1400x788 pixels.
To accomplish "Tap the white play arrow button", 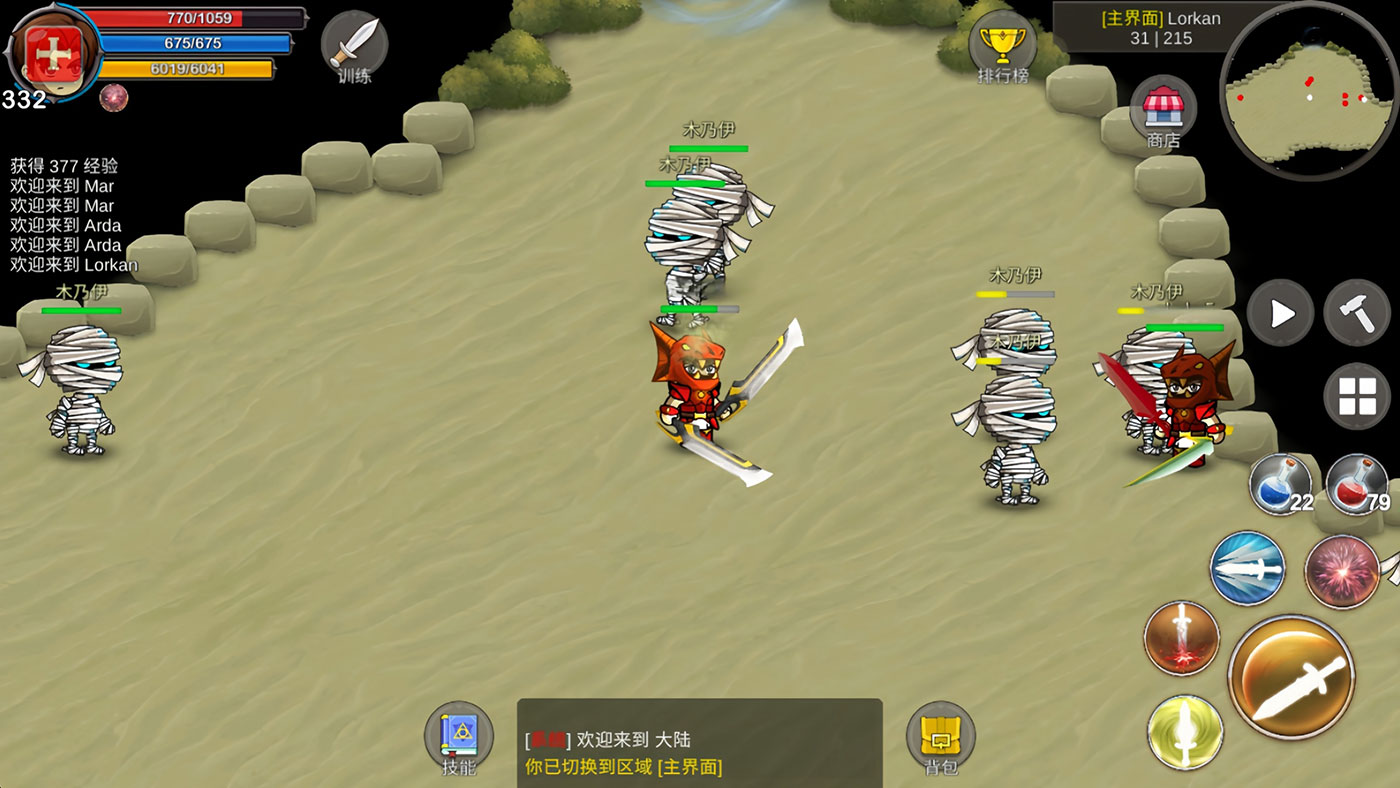I will tap(1280, 313).
